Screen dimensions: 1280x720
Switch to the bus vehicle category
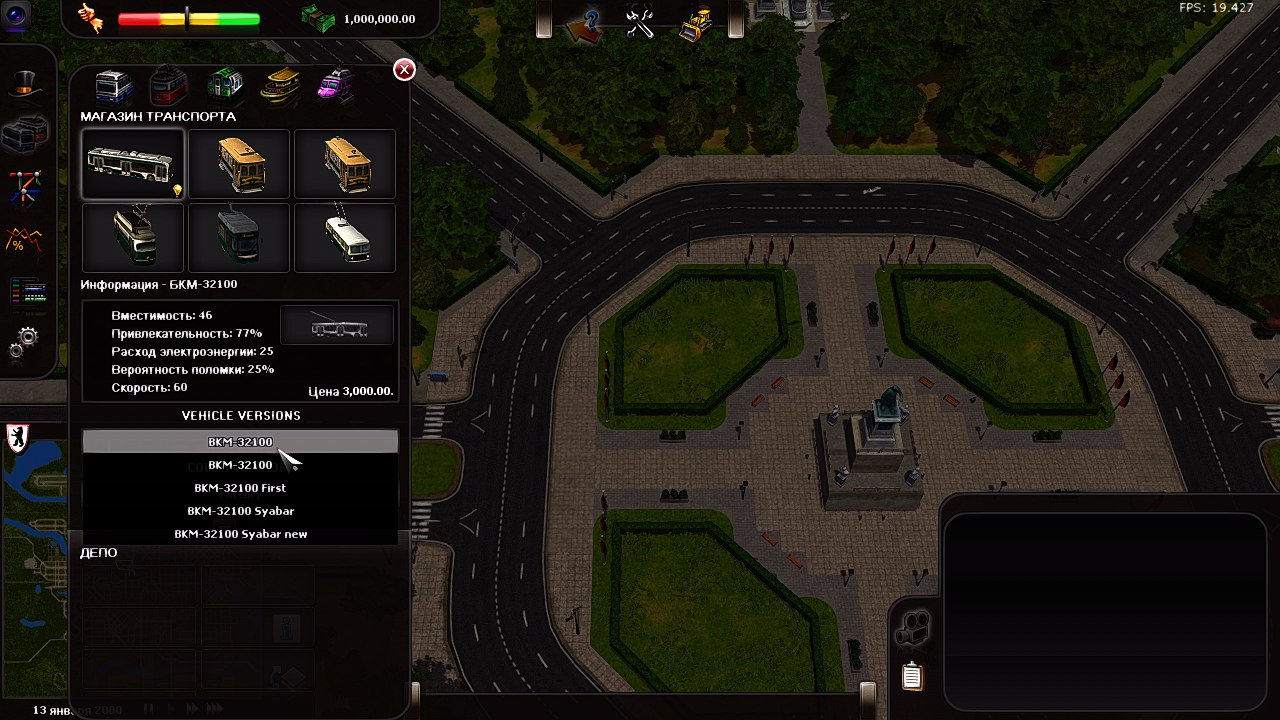point(114,87)
